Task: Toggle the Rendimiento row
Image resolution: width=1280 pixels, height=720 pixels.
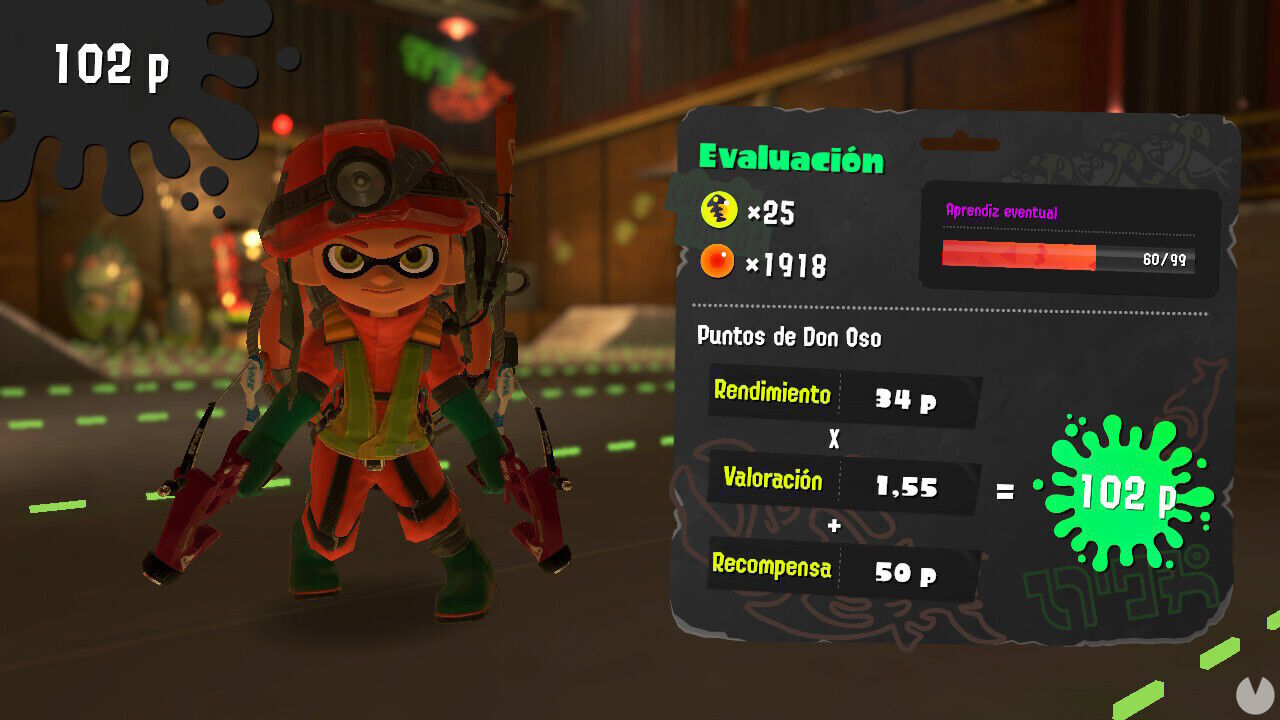Action: coord(840,394)
